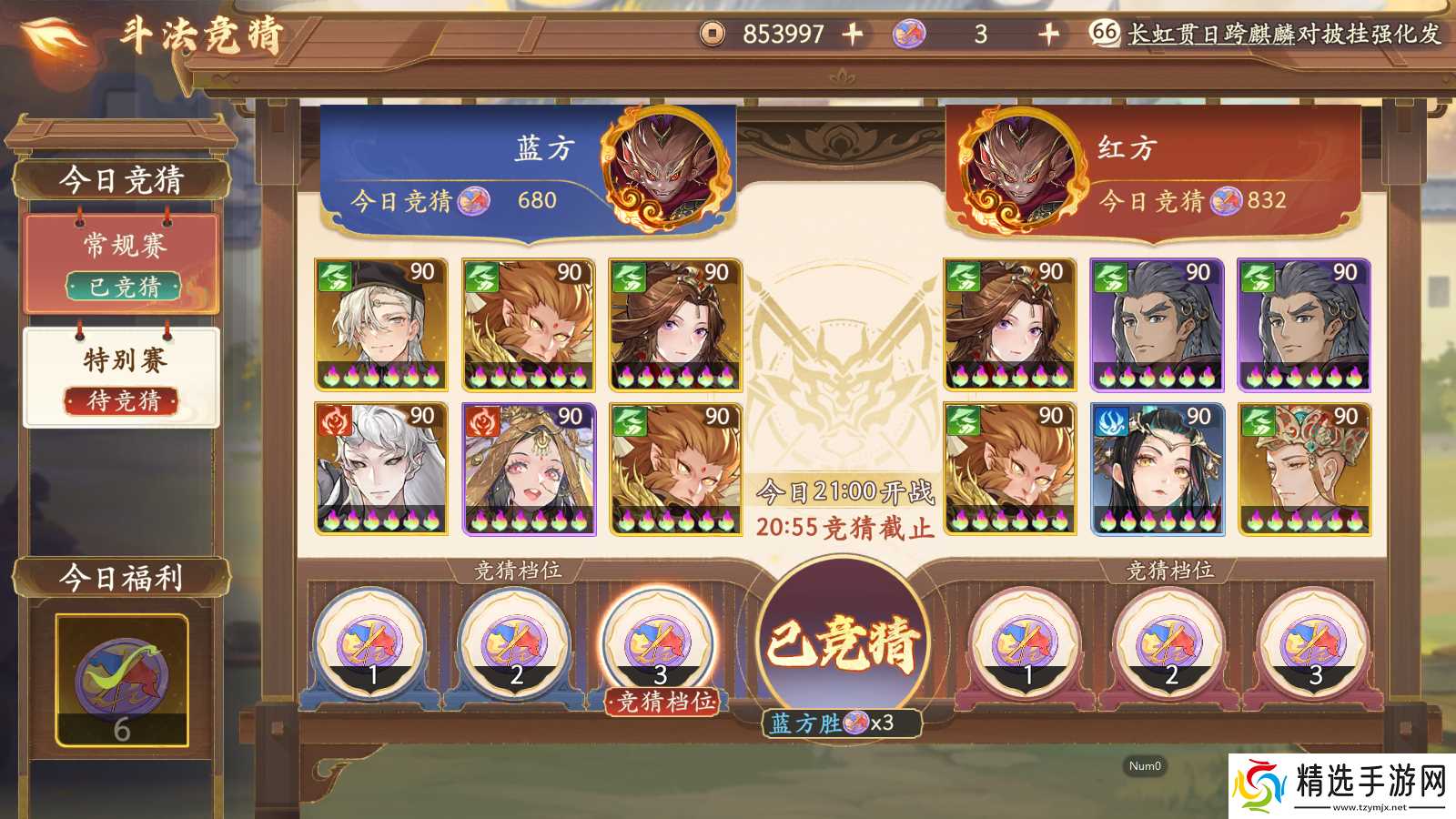Go back using the feather arrow
Image resolution: width=1456 pixels, height=819 pixels.
(x=55, y=36)
